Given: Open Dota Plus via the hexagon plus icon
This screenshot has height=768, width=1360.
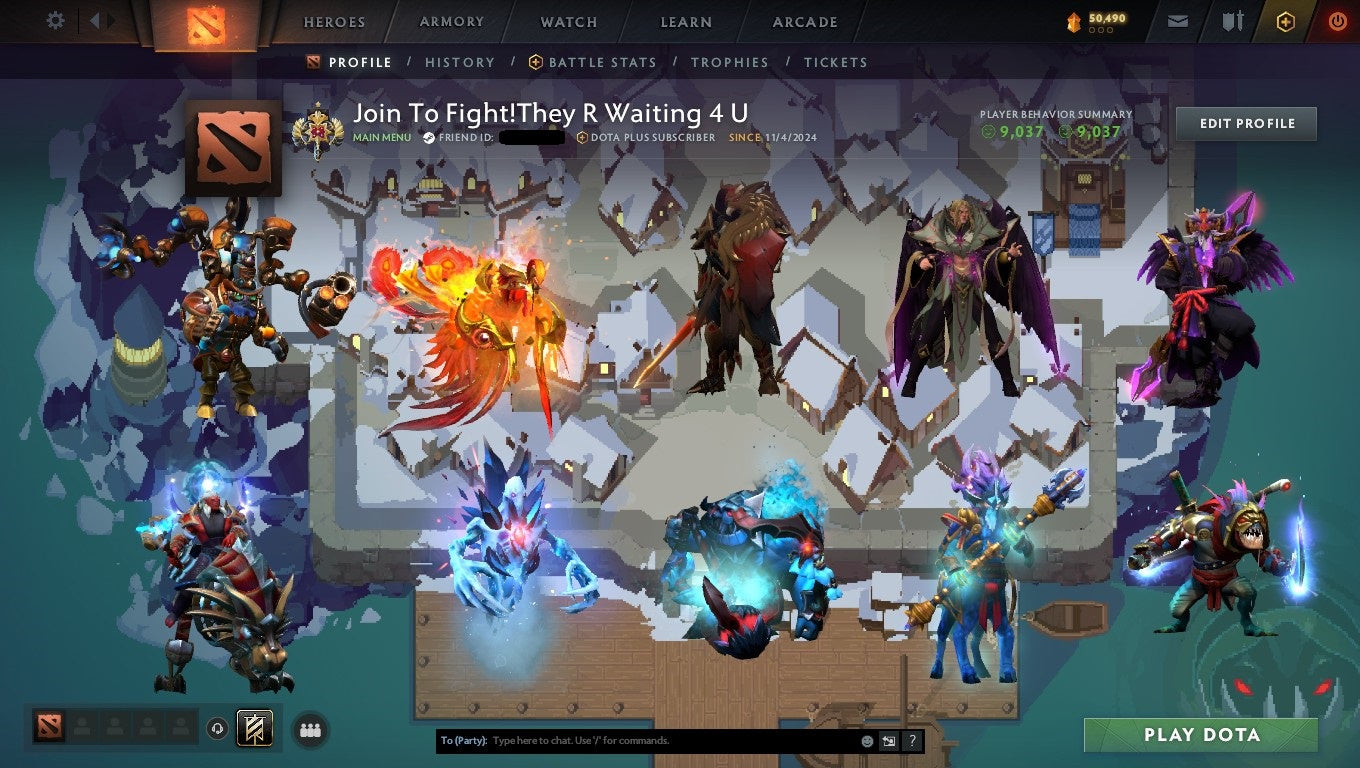Looking at the screenshot, I should [x=1286, y=21].
